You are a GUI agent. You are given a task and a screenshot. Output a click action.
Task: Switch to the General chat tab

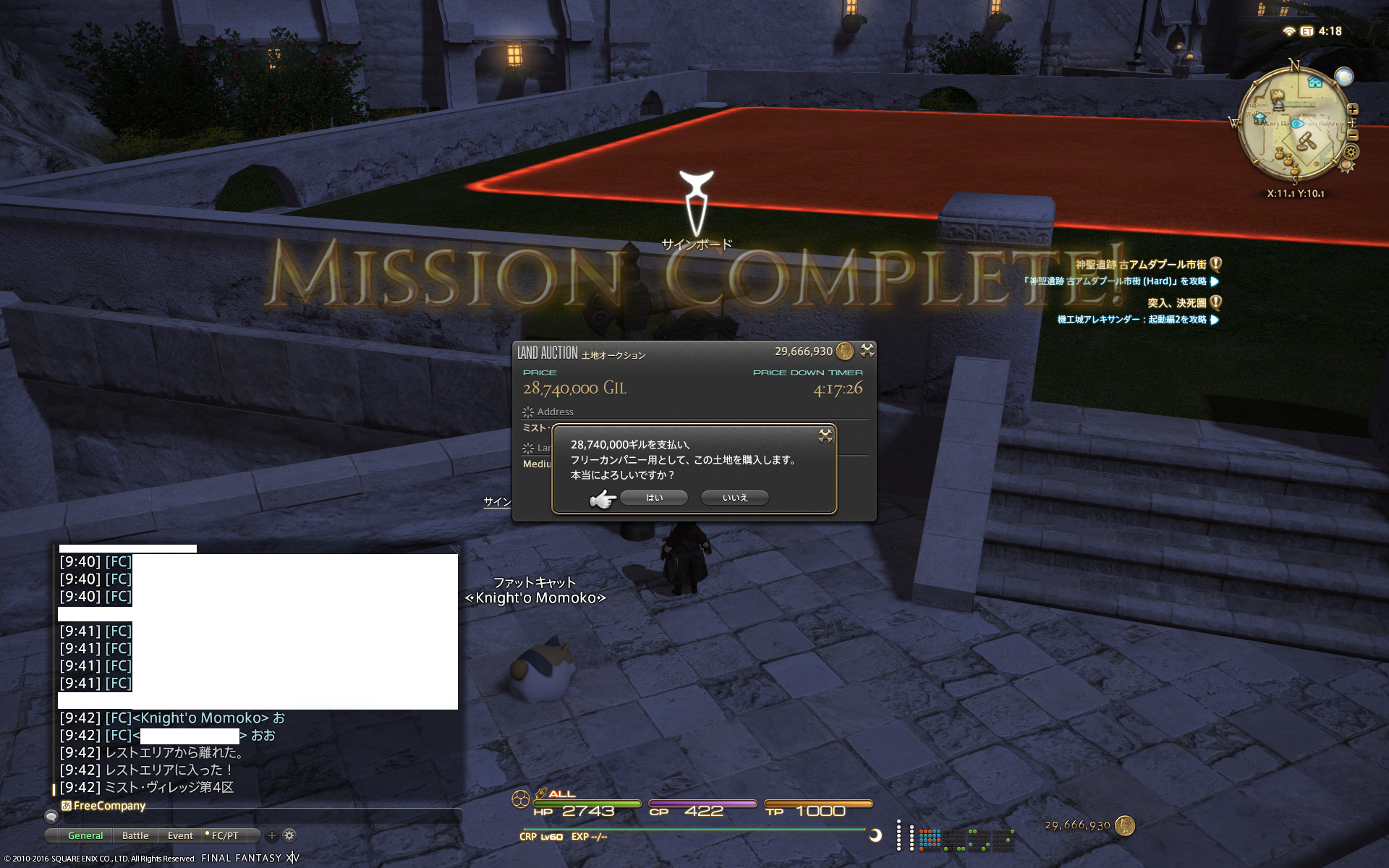point(85,835)
